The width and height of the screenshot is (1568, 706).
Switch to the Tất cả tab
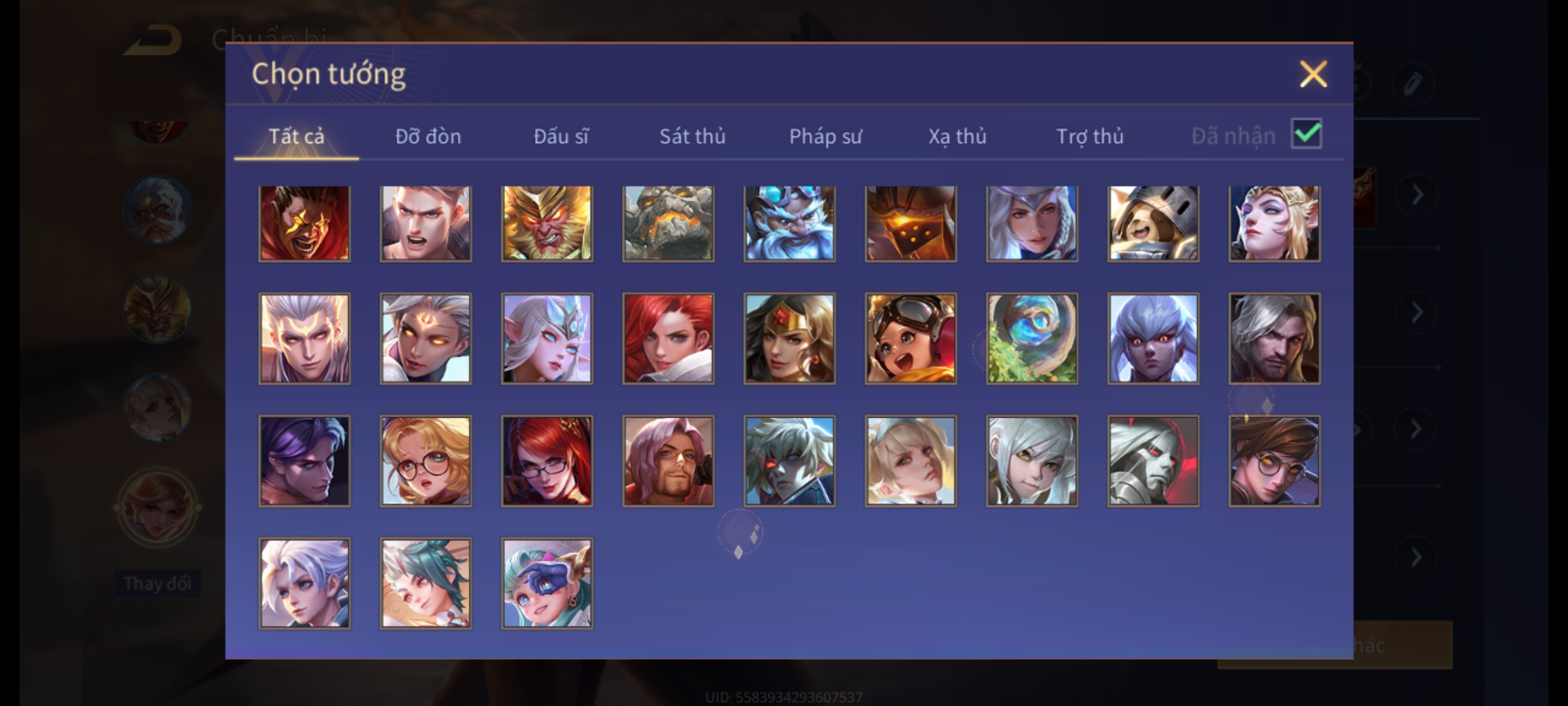pos(296,136)
